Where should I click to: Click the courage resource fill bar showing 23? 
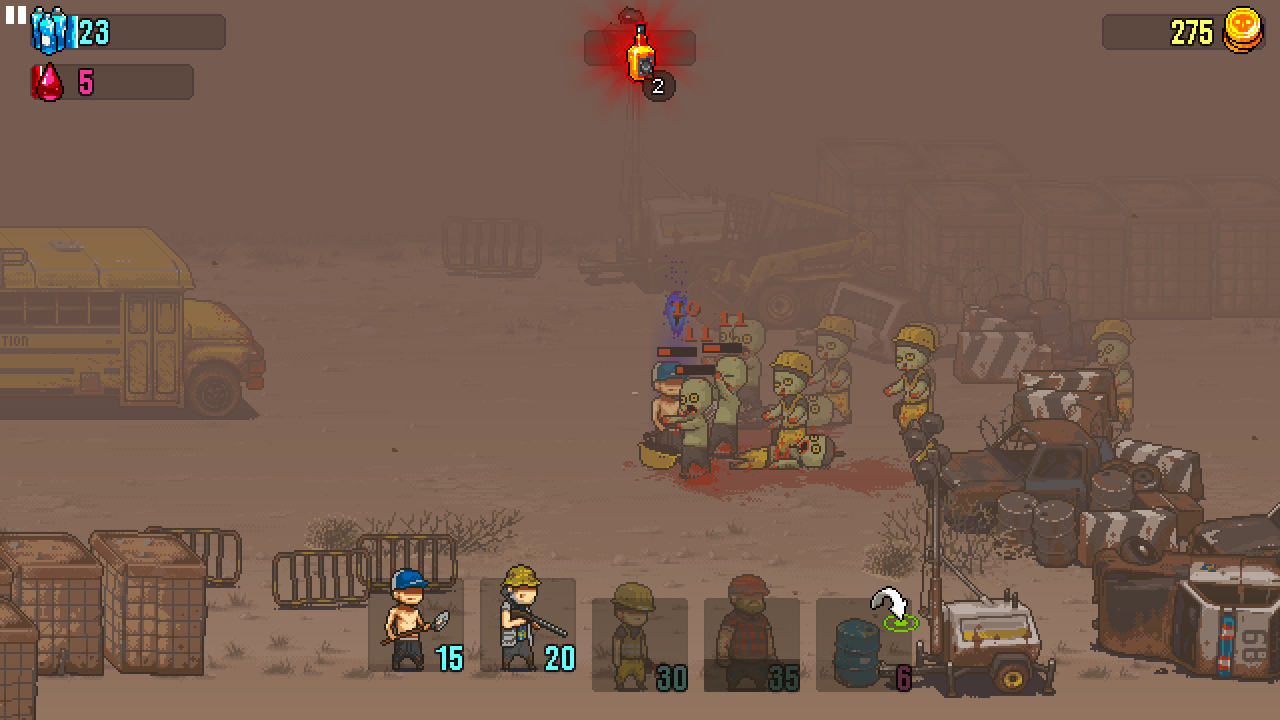point(130,31)
